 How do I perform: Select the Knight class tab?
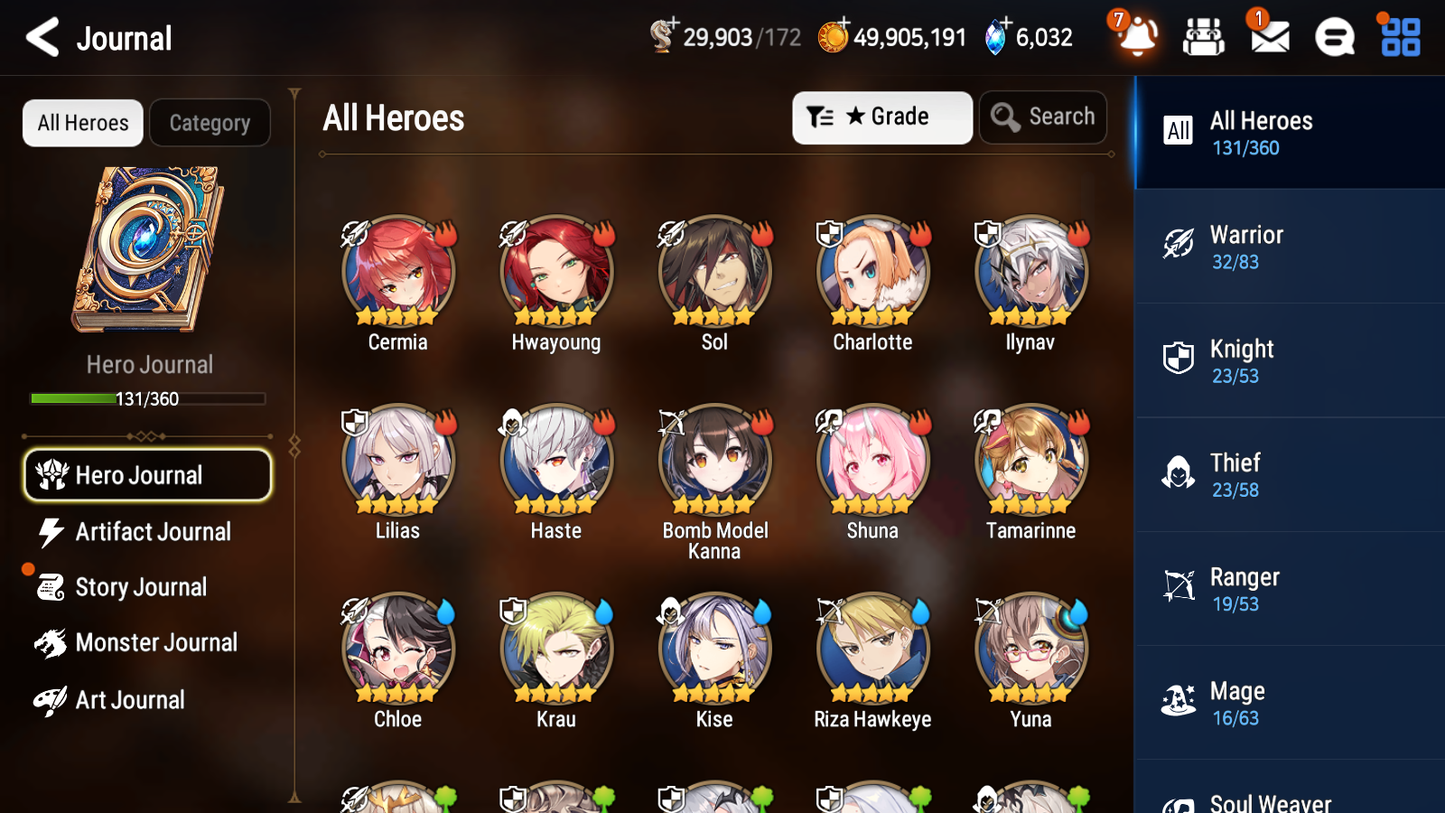[x=1289, y=360]
